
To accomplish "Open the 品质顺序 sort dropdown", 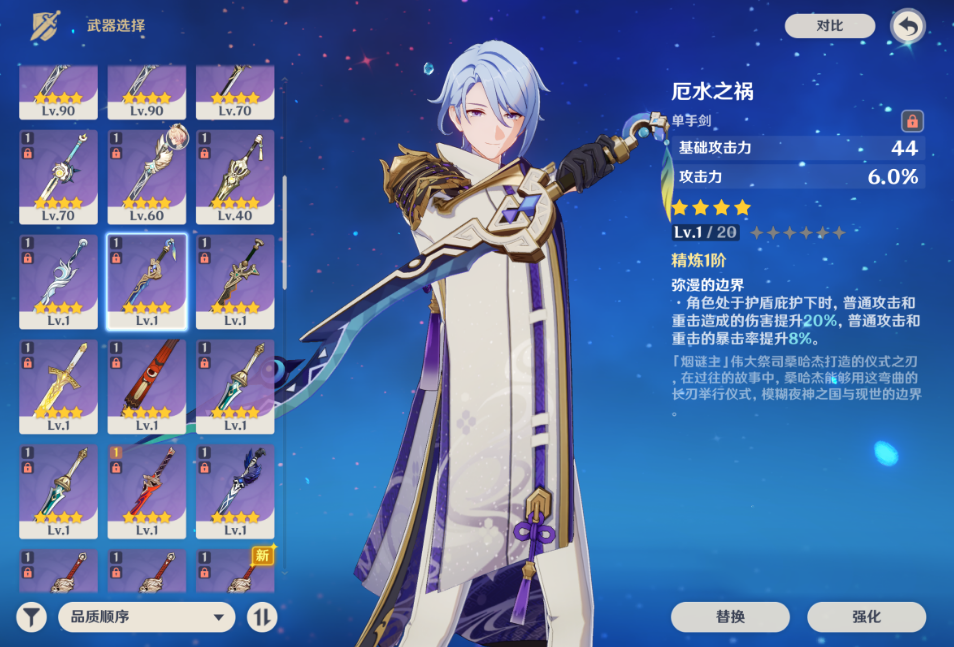I will [147, 617].
